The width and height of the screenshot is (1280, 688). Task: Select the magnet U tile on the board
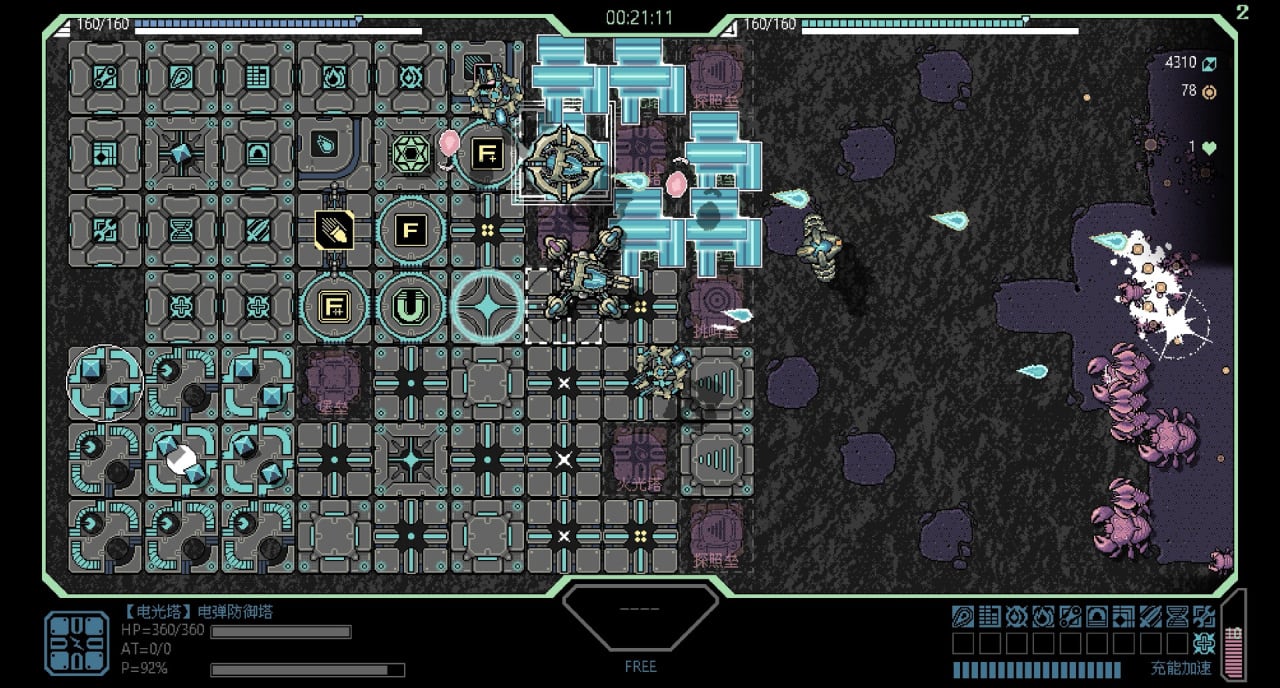pyautogui.click(x=410, y=307)
